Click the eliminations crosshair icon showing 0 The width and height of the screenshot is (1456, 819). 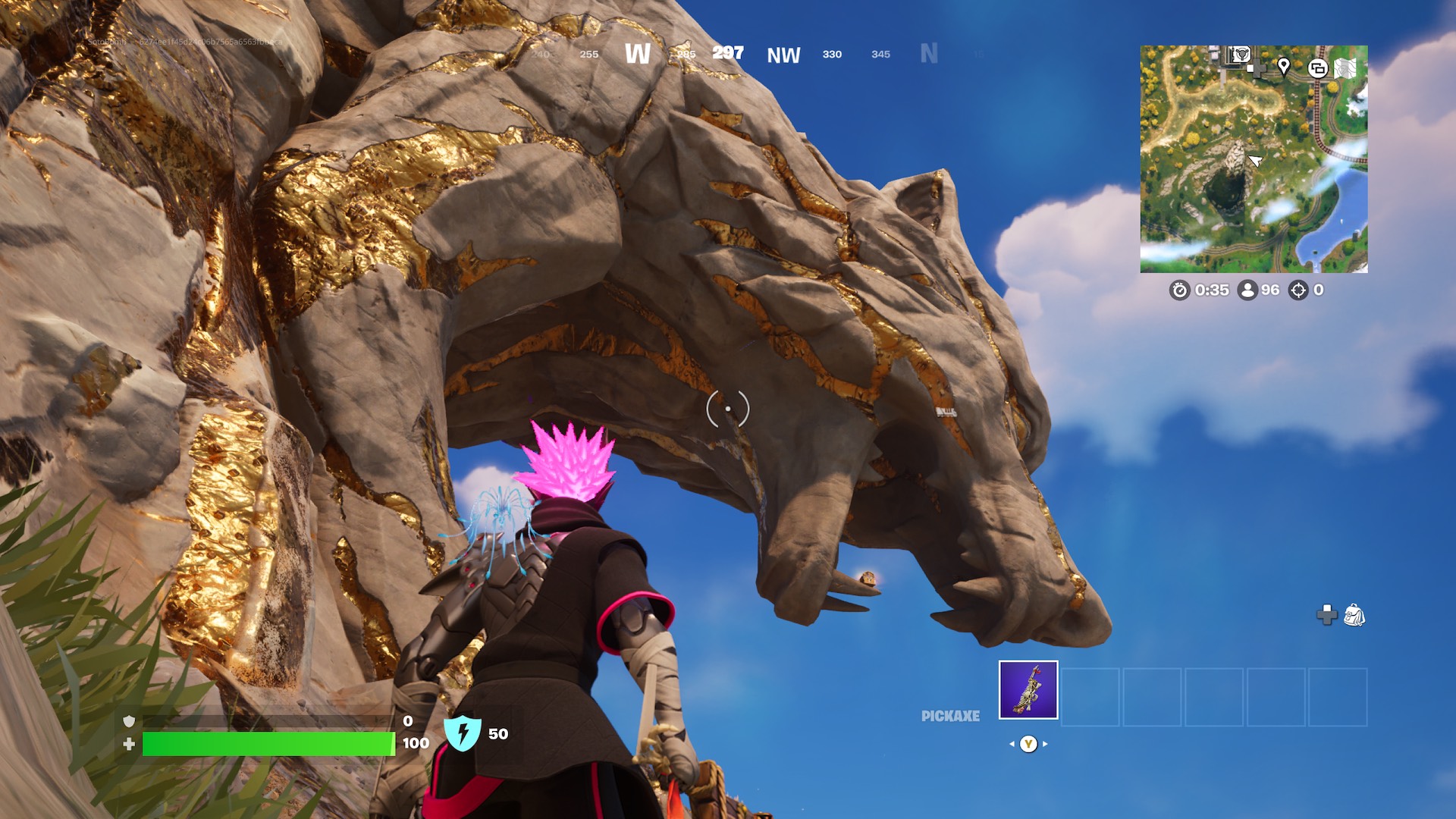pyautogui.click(x=1298, y=290)
